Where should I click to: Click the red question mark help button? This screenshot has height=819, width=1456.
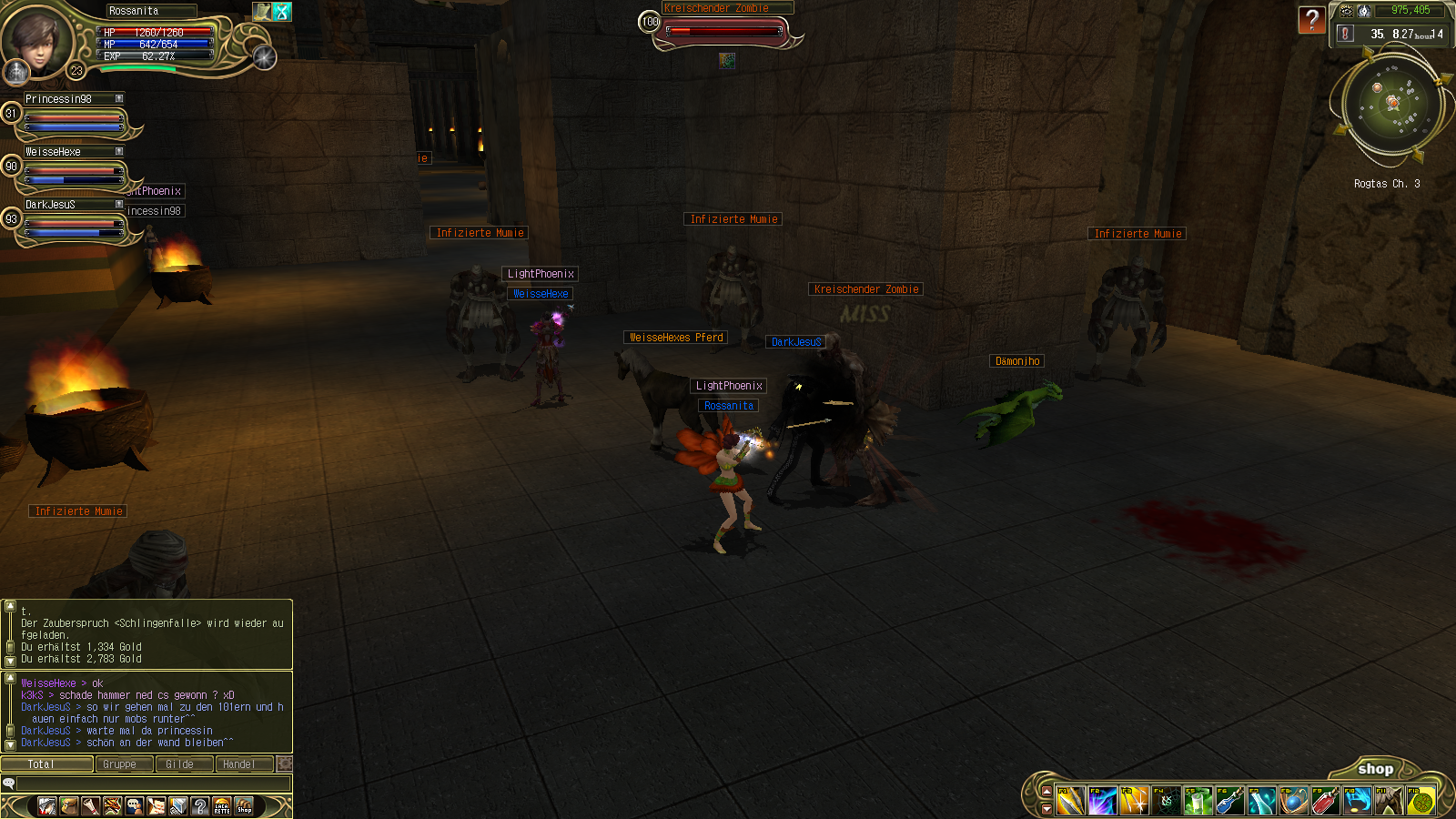point(1311,20)
